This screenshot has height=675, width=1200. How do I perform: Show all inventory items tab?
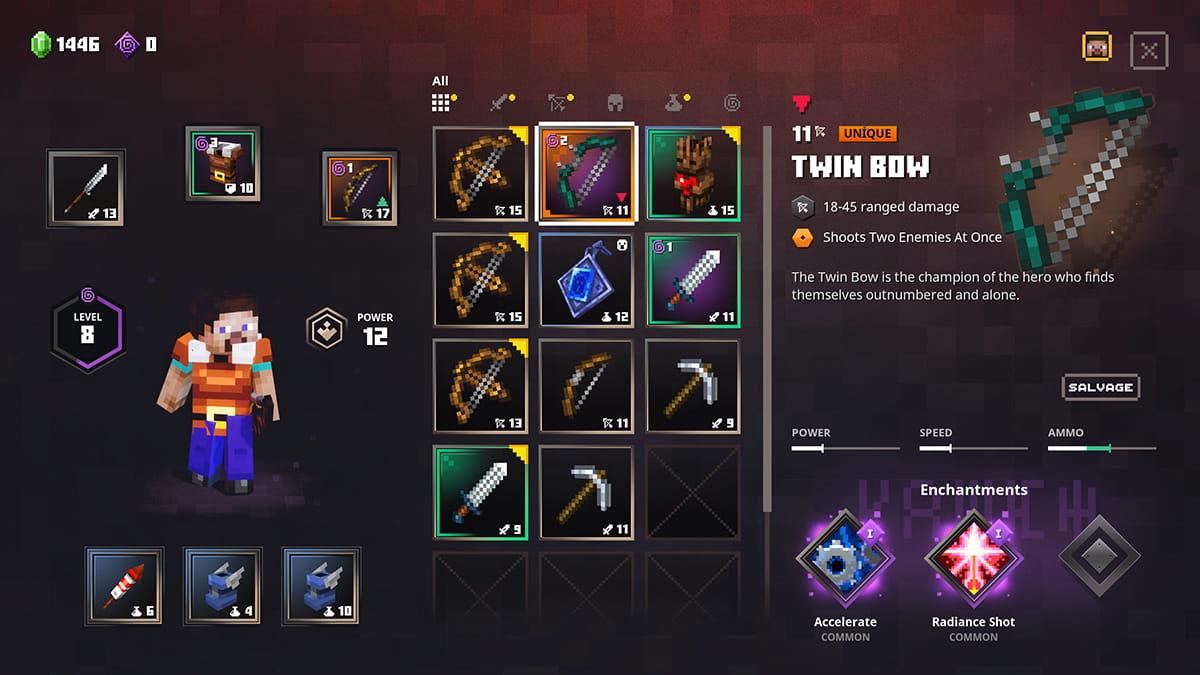[441, 102]
